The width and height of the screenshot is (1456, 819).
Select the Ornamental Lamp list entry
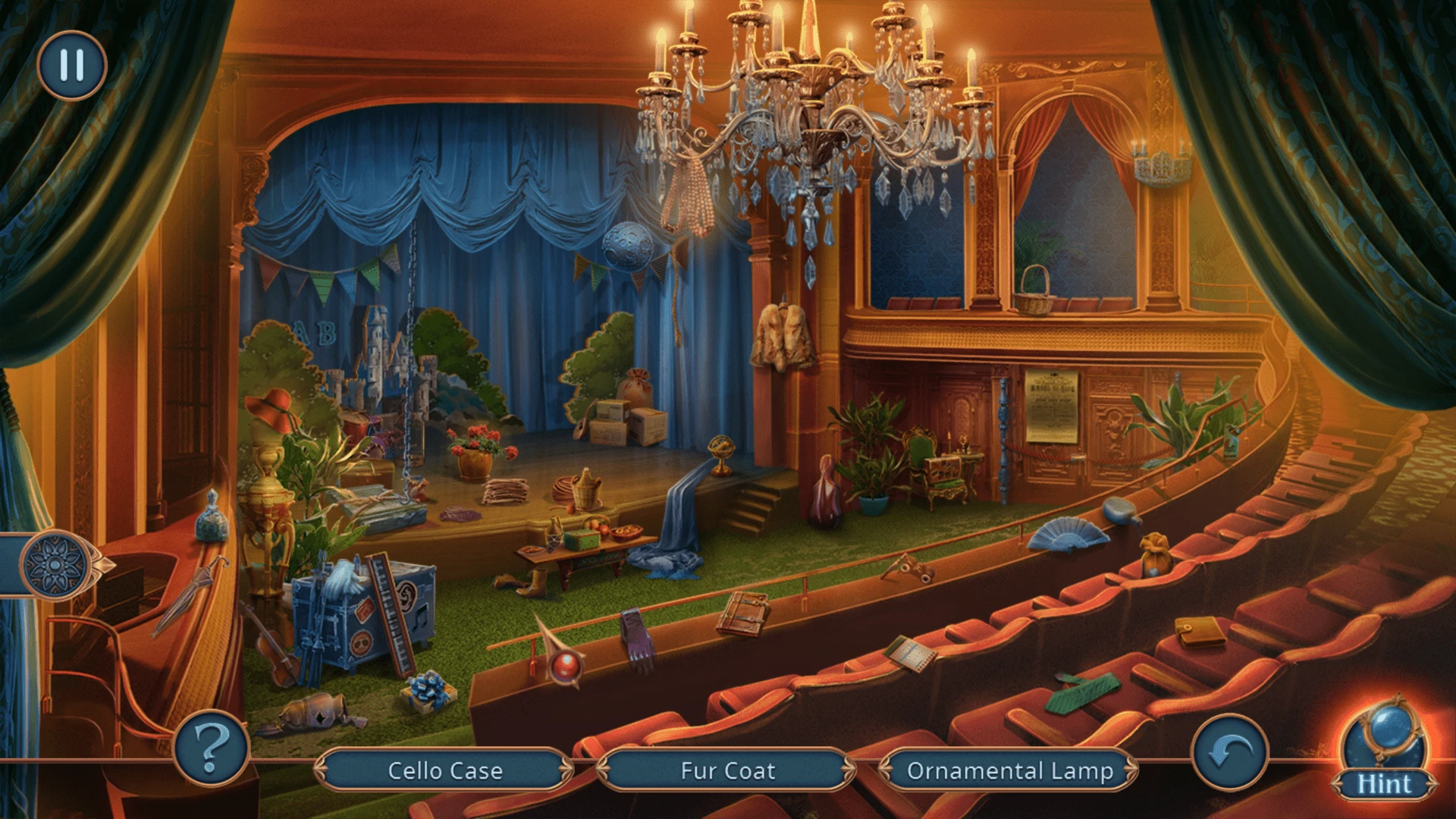[x=1009, y=770]
